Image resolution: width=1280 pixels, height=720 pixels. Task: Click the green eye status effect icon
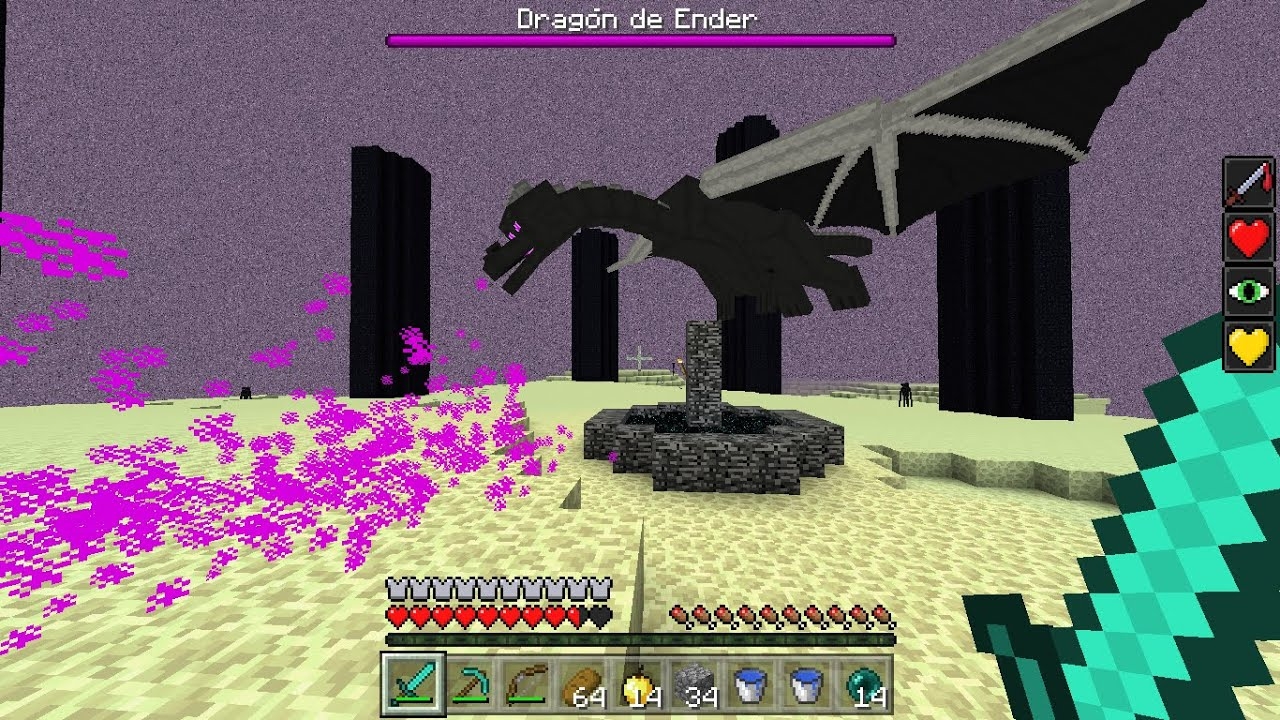(x=1249, y=293)
